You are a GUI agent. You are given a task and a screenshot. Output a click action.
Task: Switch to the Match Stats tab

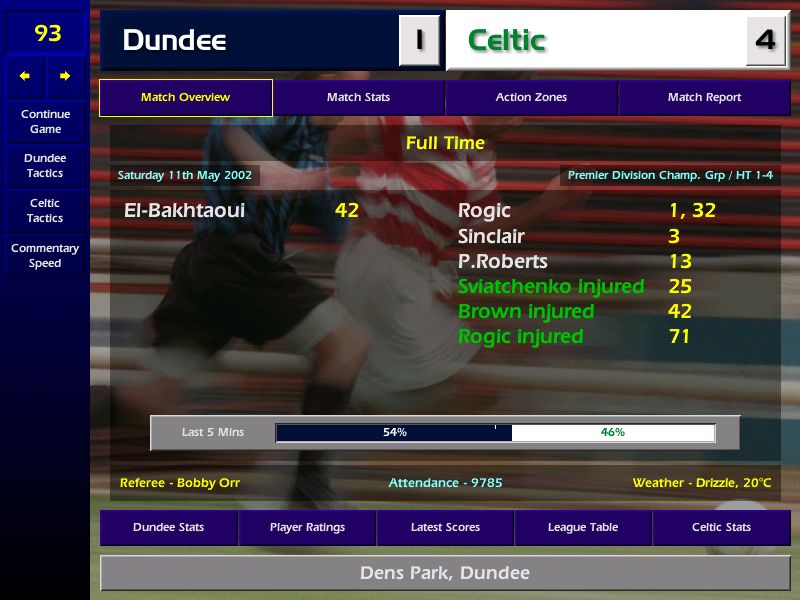[358, 98]
